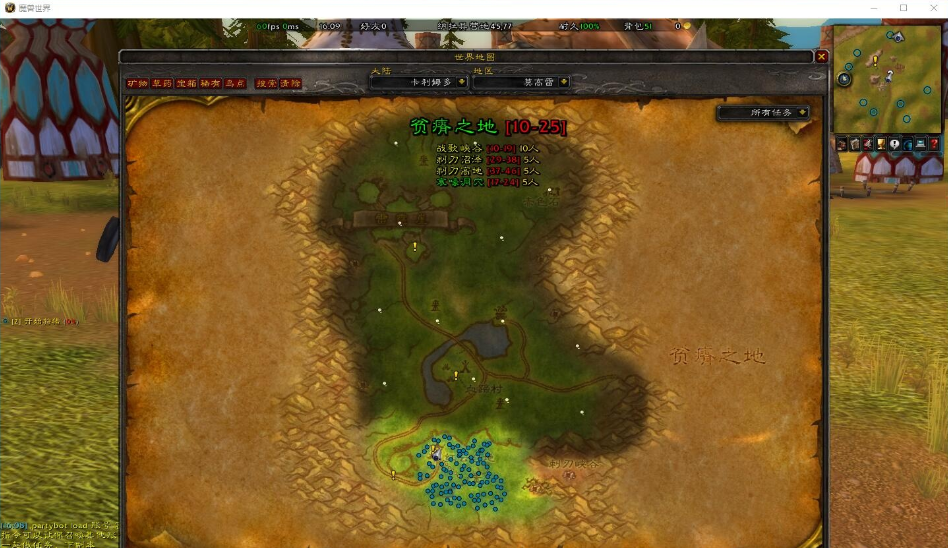This screenshot has width=948, height=548.
Task: Click the minimap in the corner
Action: (888, 80)
